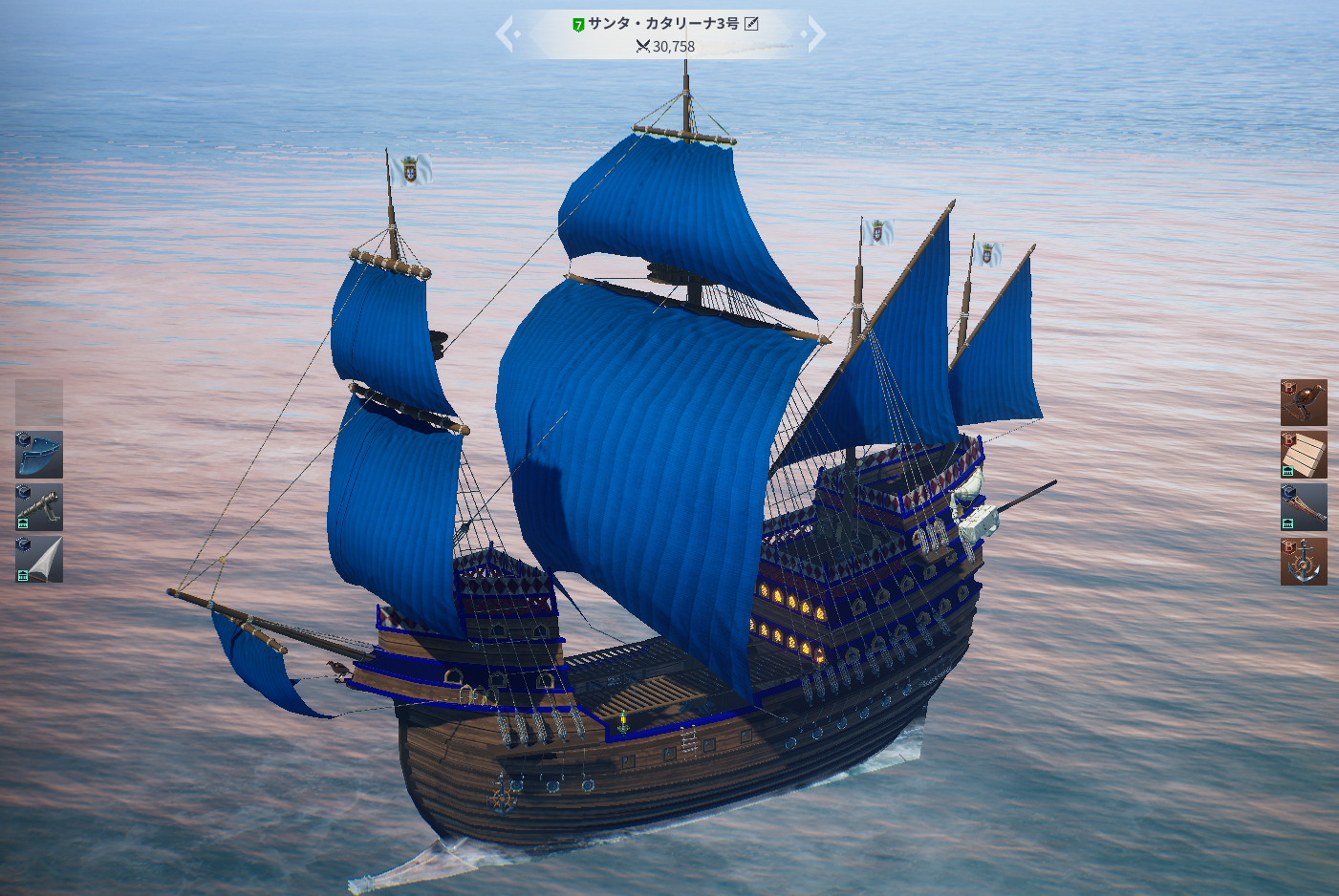Open the anchor and helm wheel slot

click(1304, 561)
